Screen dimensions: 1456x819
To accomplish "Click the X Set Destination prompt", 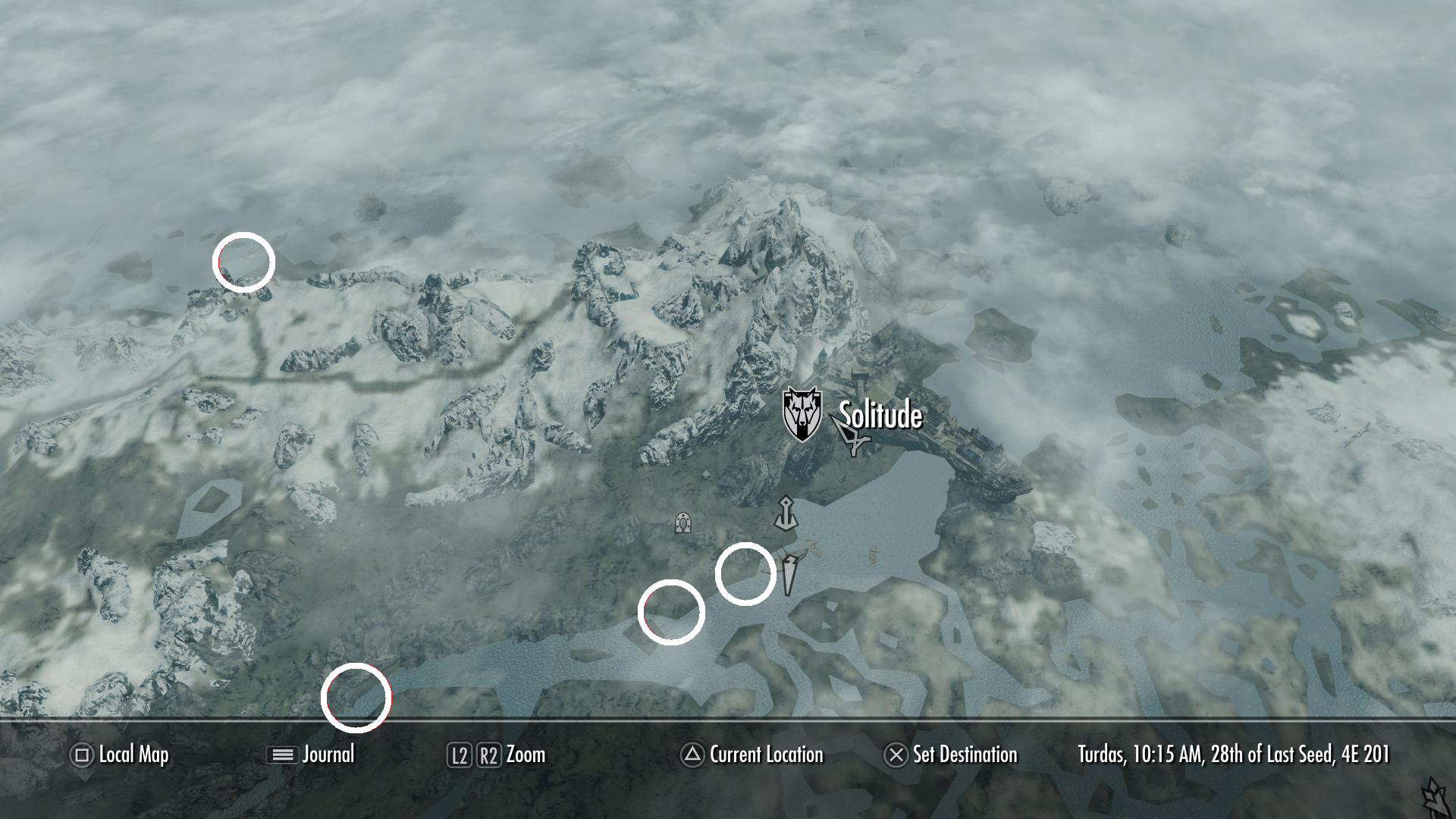I will [896, 755].
